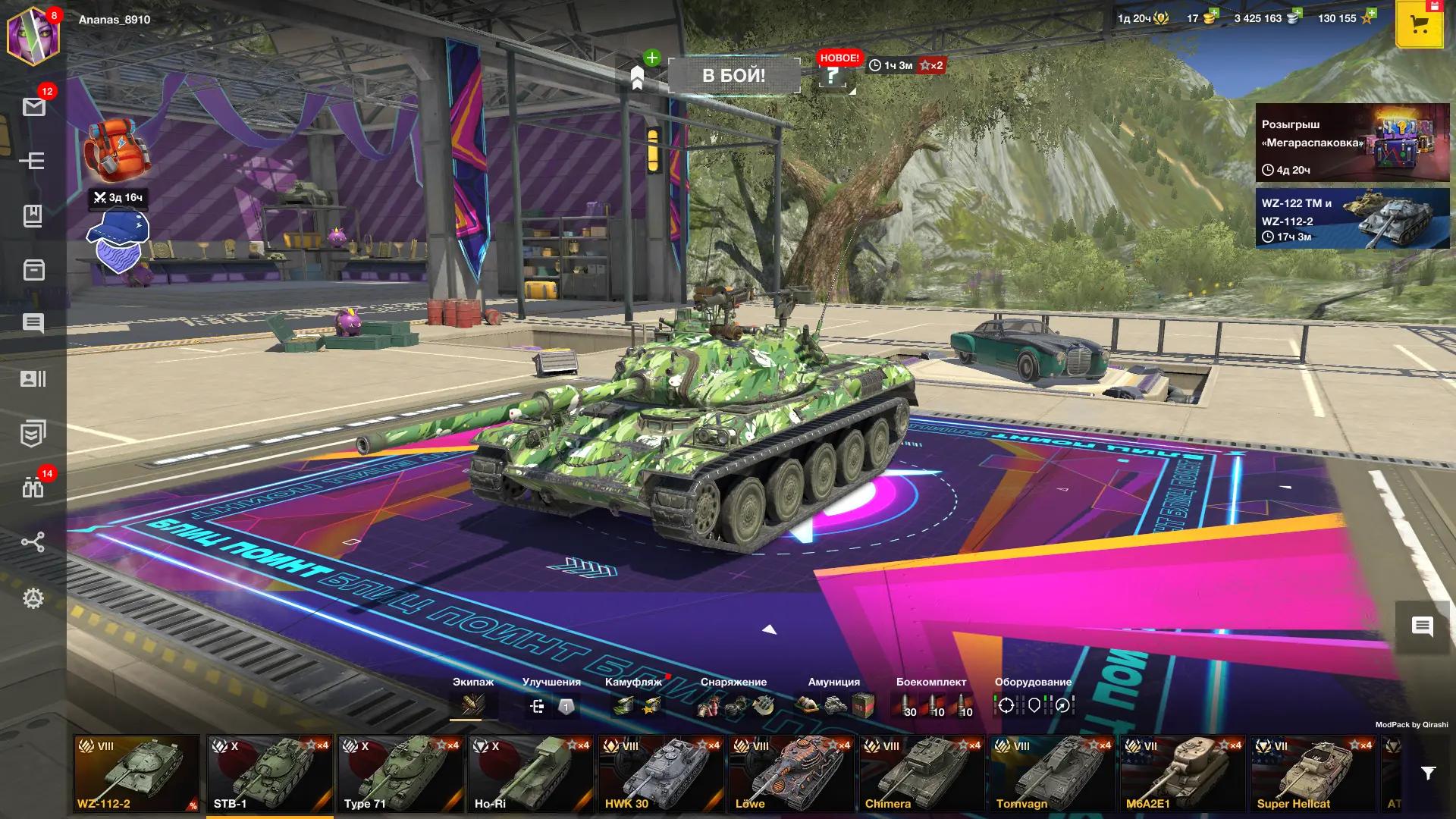This screenshot has height=819, width=1456.
Task: Click the Ananas_8910 player avatar
Action: pos(32,35)
